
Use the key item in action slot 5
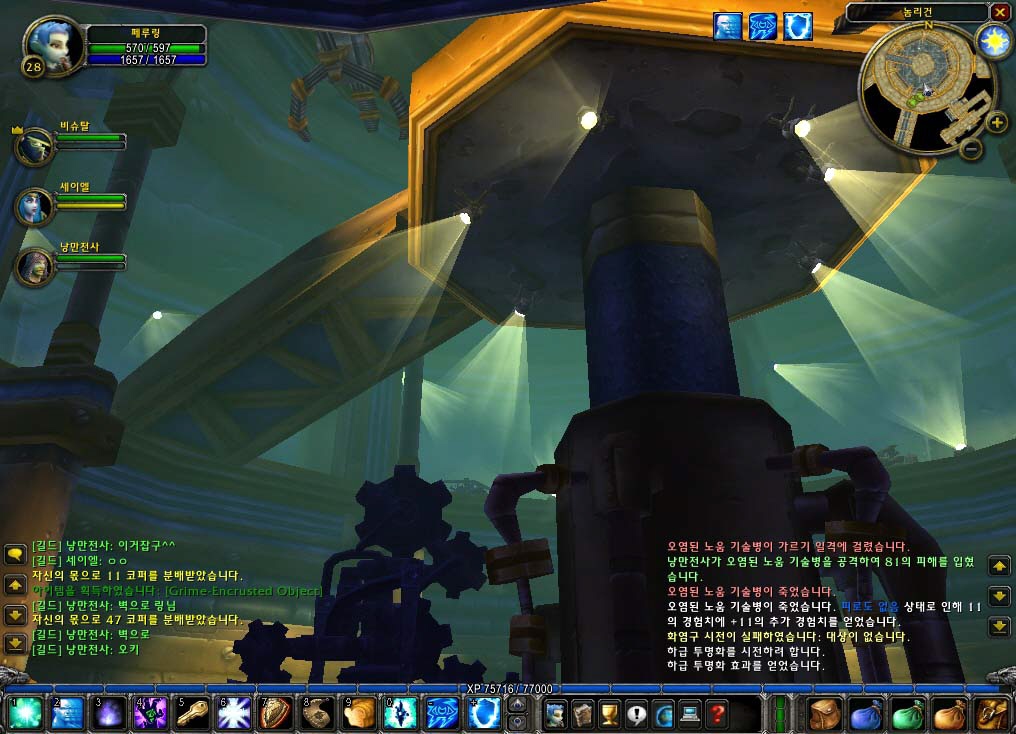tap(191, 714)
